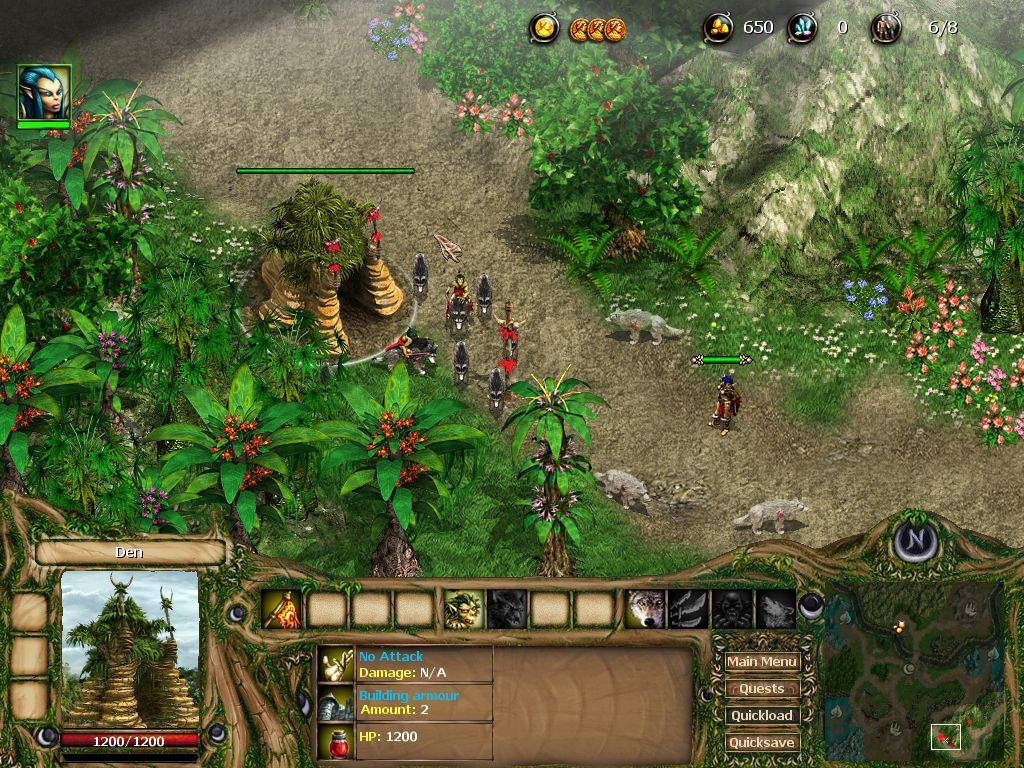1024x768 pixels.
Task: Choose the dark werewolf unit icon
Action: (507, 609)
